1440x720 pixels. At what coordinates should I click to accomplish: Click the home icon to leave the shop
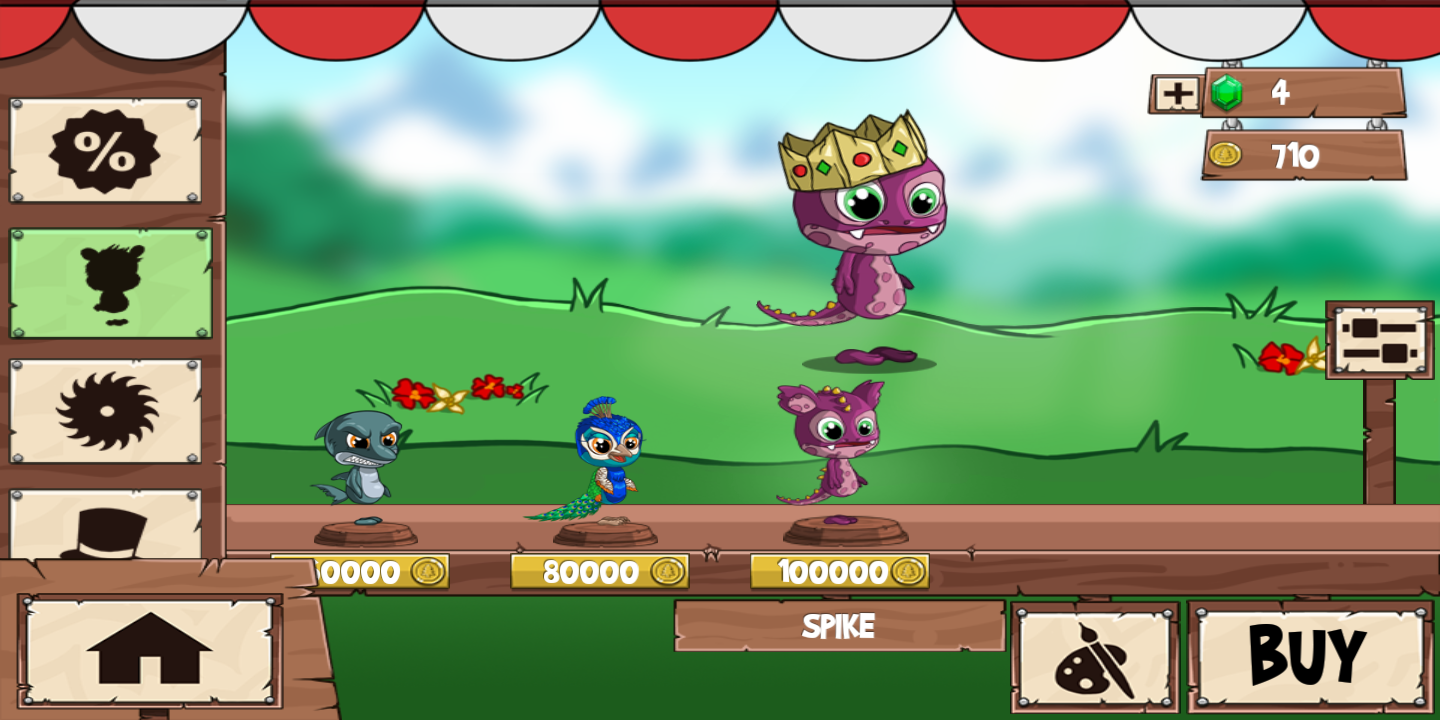[x=152, y=650]
